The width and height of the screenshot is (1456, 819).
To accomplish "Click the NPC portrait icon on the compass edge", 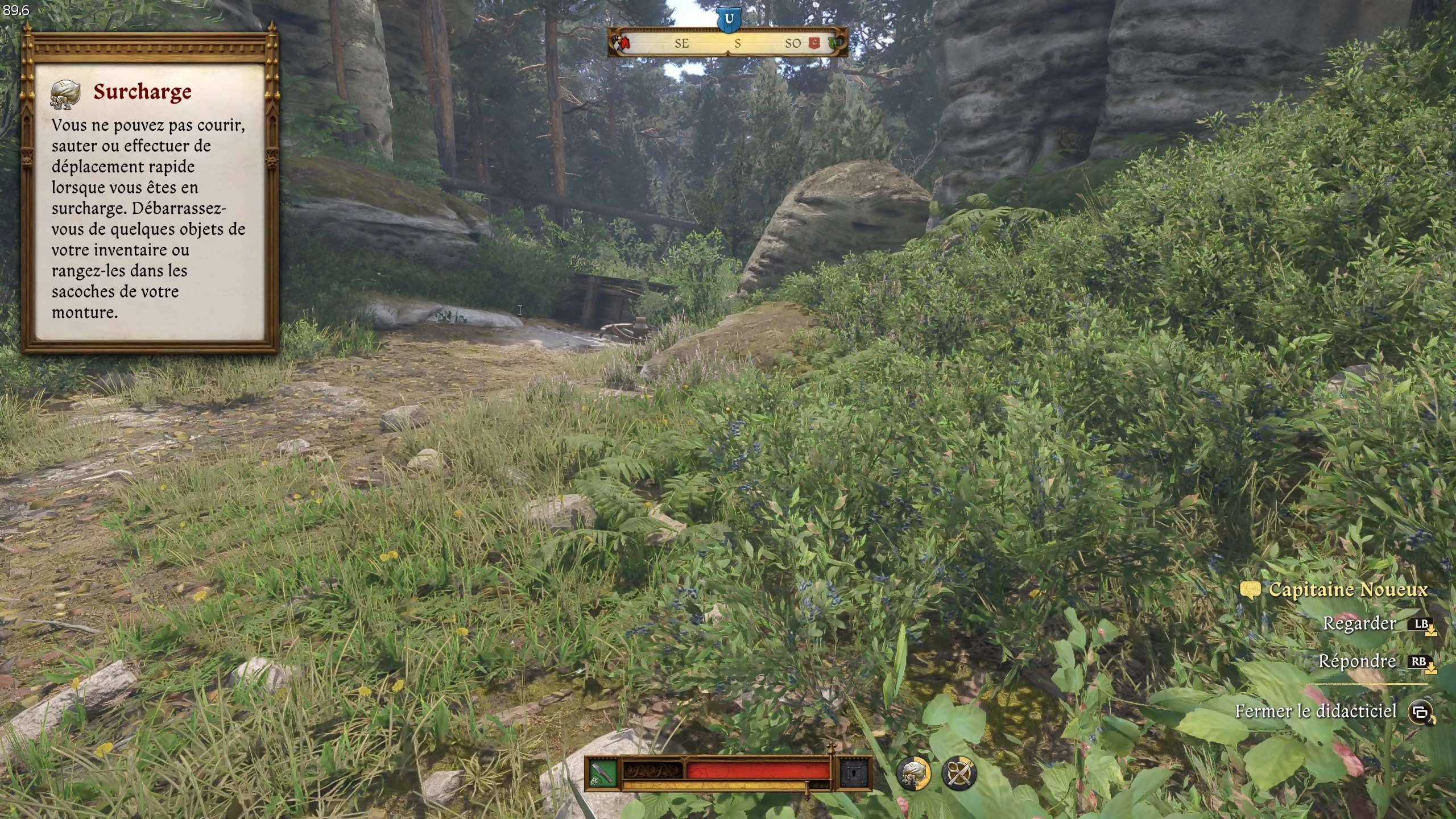I will (x=619, y=40).
